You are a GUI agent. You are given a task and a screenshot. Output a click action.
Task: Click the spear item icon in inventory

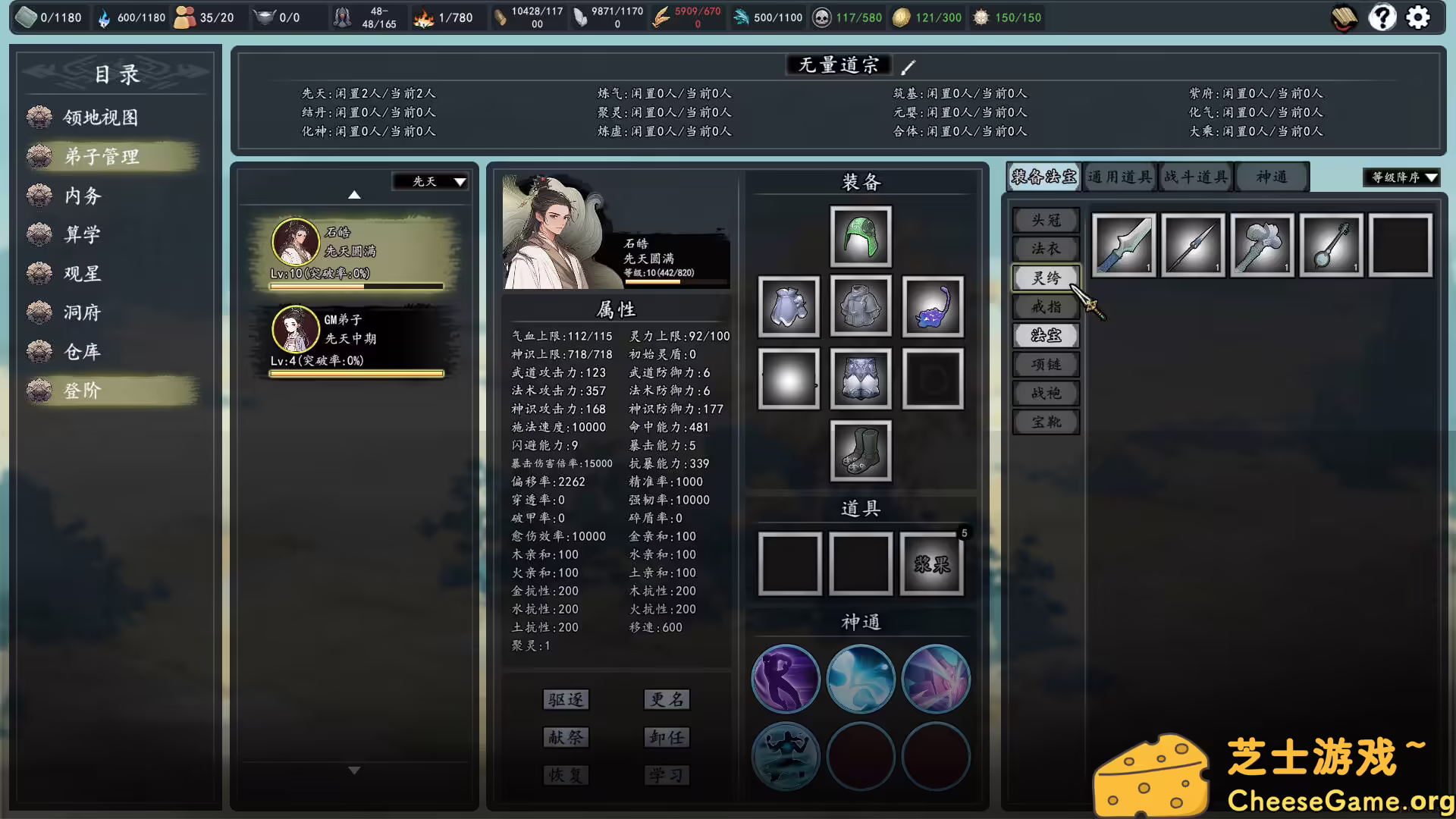coord(1192,246)
